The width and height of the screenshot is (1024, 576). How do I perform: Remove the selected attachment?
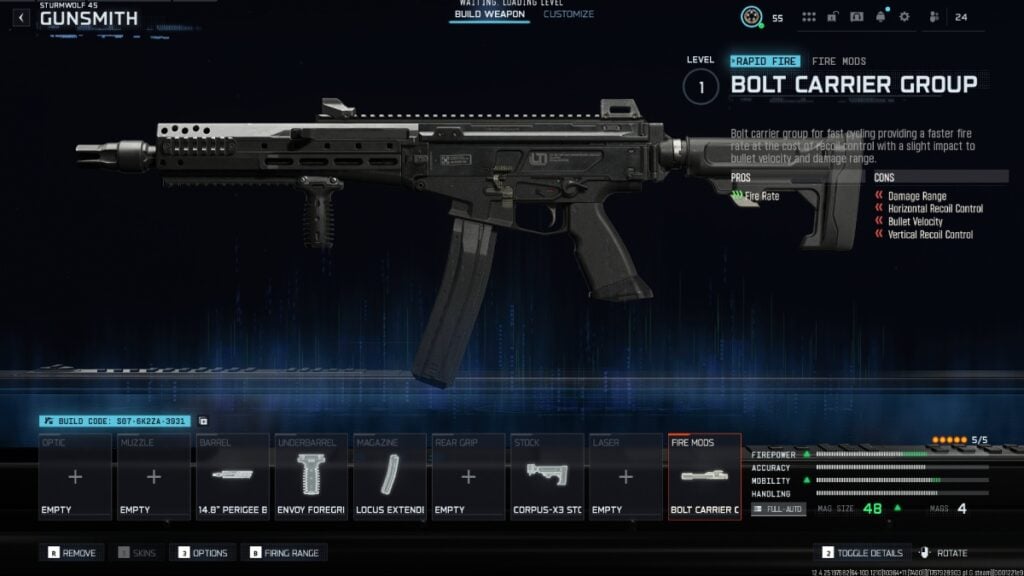(x=72, y=553)
